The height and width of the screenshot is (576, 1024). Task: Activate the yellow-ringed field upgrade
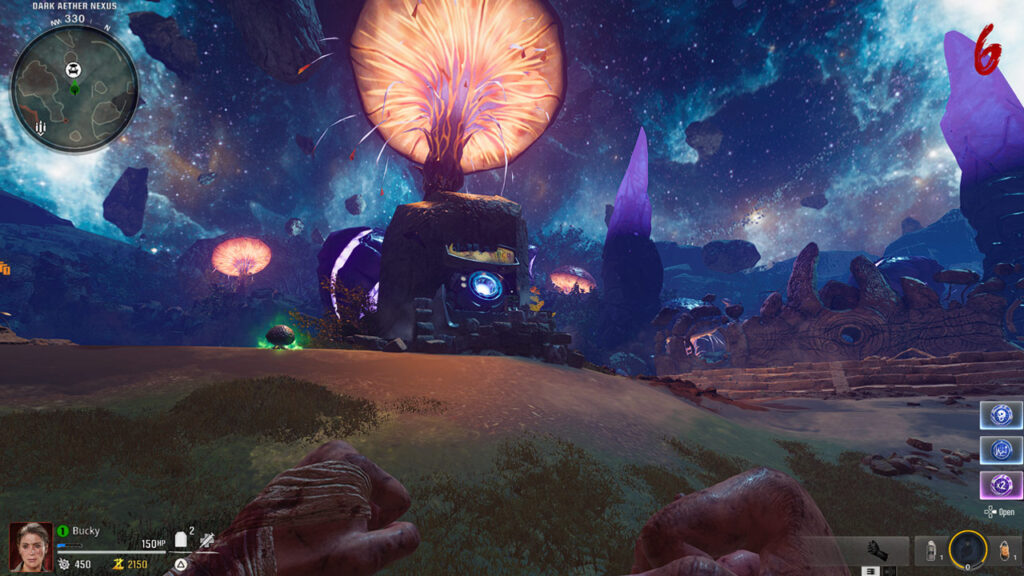coord(968,548)
